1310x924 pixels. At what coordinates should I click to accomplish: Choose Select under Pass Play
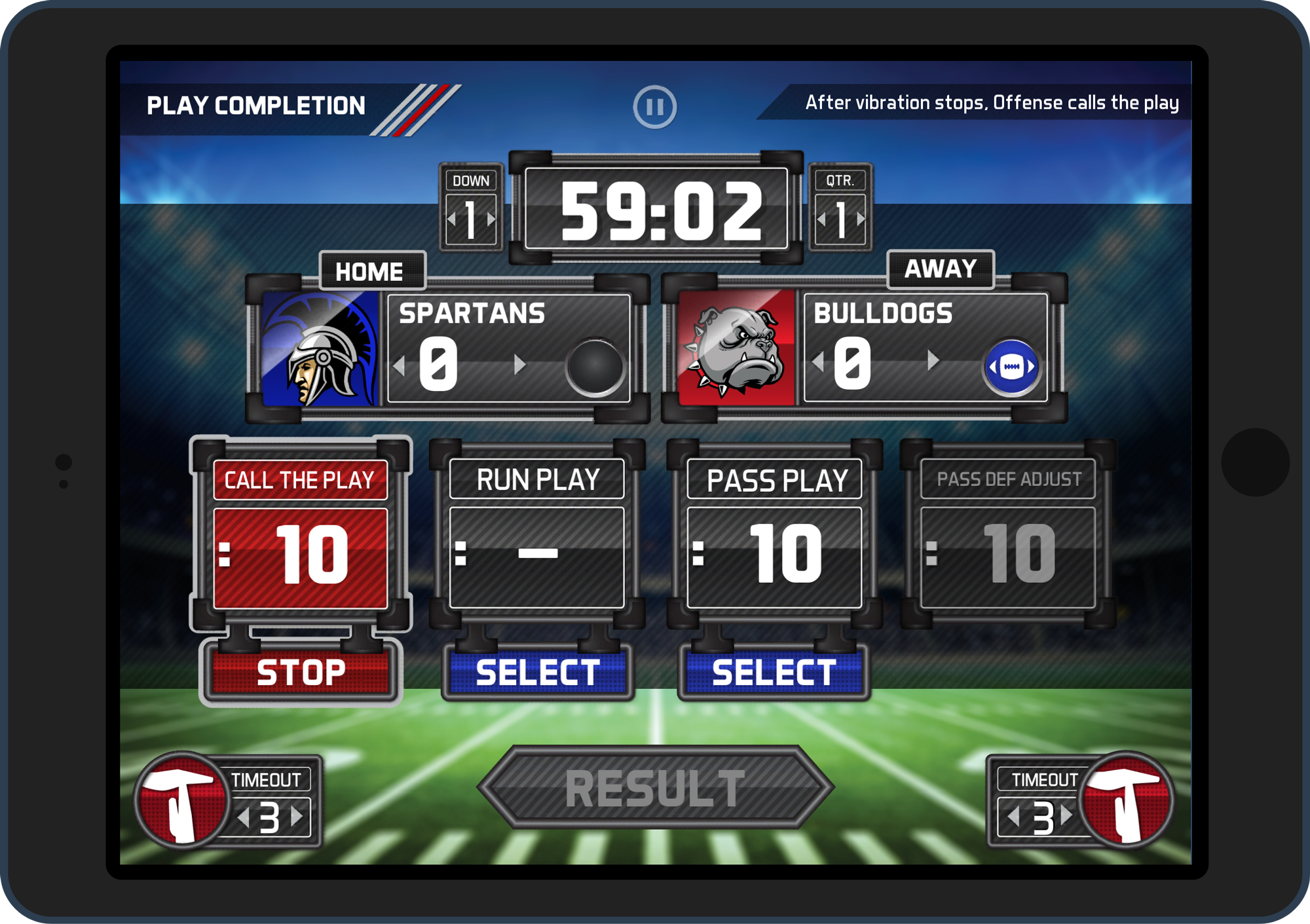pyautogui.click(x=774, y=673)
